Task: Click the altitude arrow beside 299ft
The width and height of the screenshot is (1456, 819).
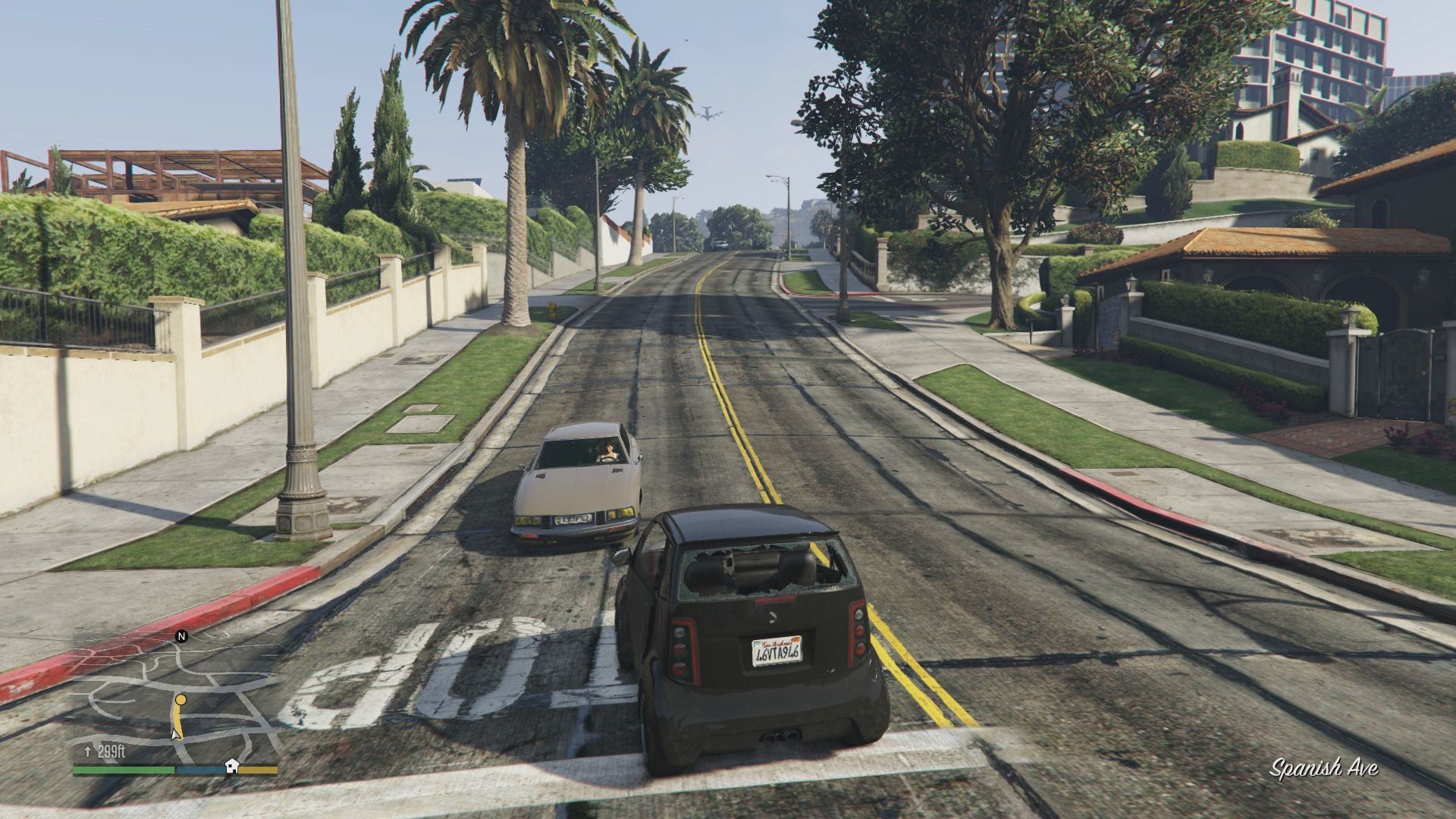Action: click(x=88, y=751)
